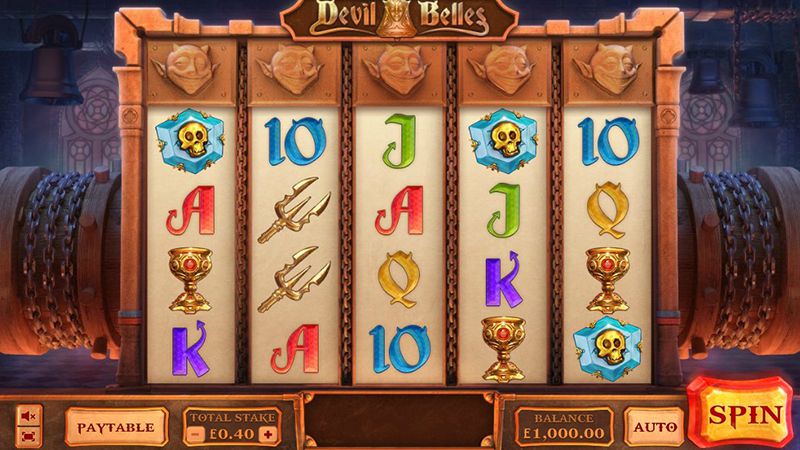Toggle the sound mute icon
The image size is (800, 450).
click(28, 414)
